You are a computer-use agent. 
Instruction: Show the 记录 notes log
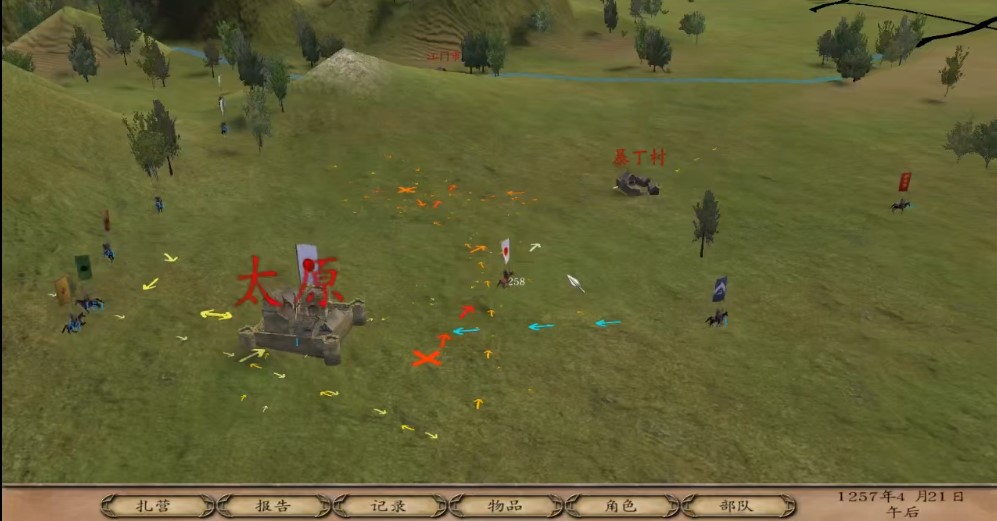click(389, 505)
